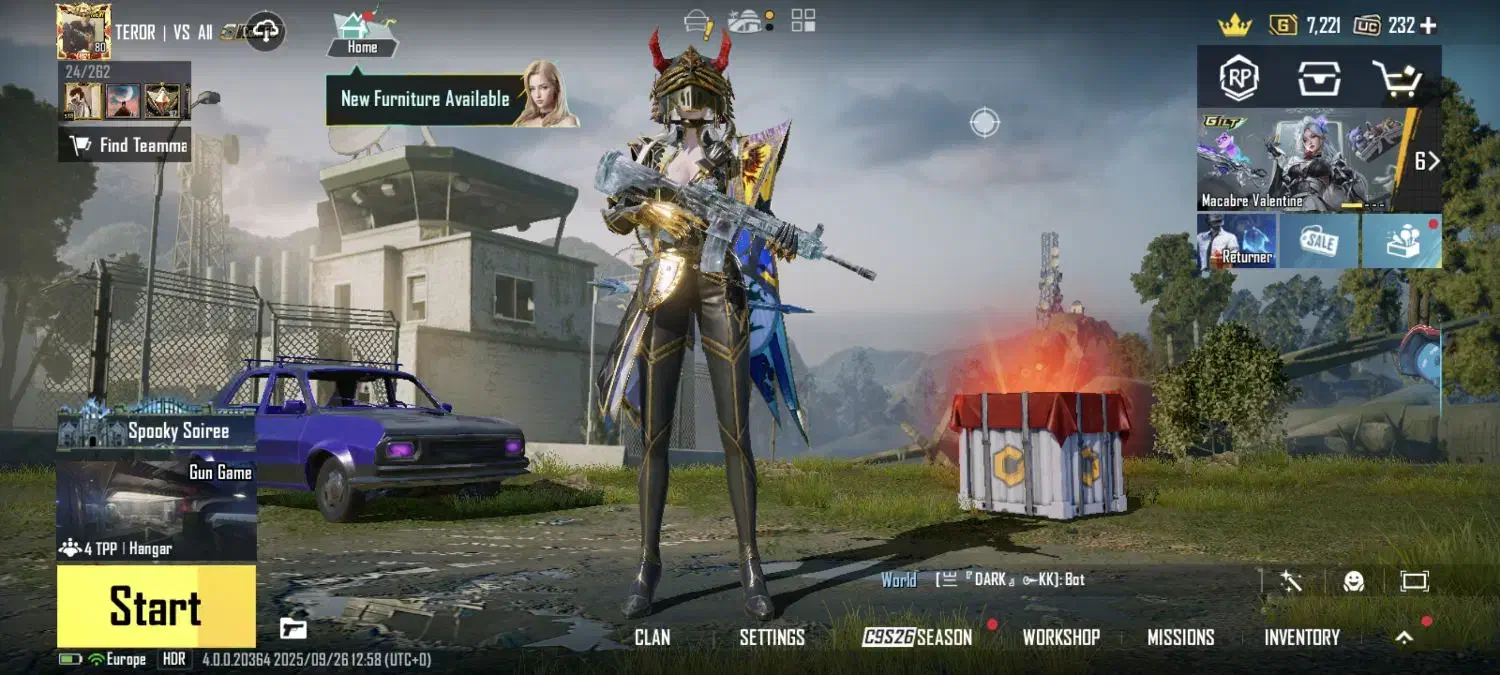Open the emote smiley icon

(1353, 581)
